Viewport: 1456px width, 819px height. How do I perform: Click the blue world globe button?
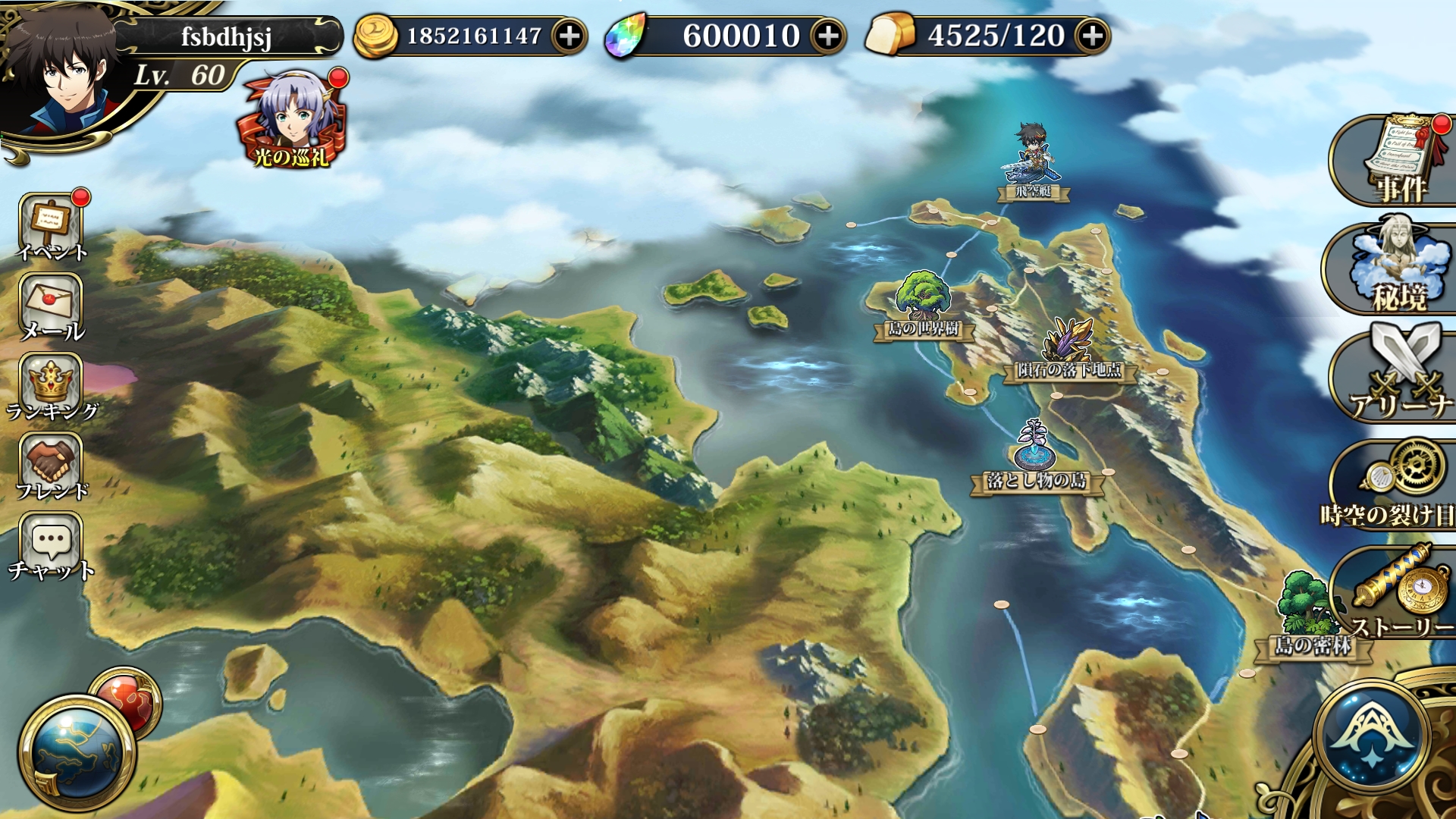pyautogui.click(x=76, y=751)
